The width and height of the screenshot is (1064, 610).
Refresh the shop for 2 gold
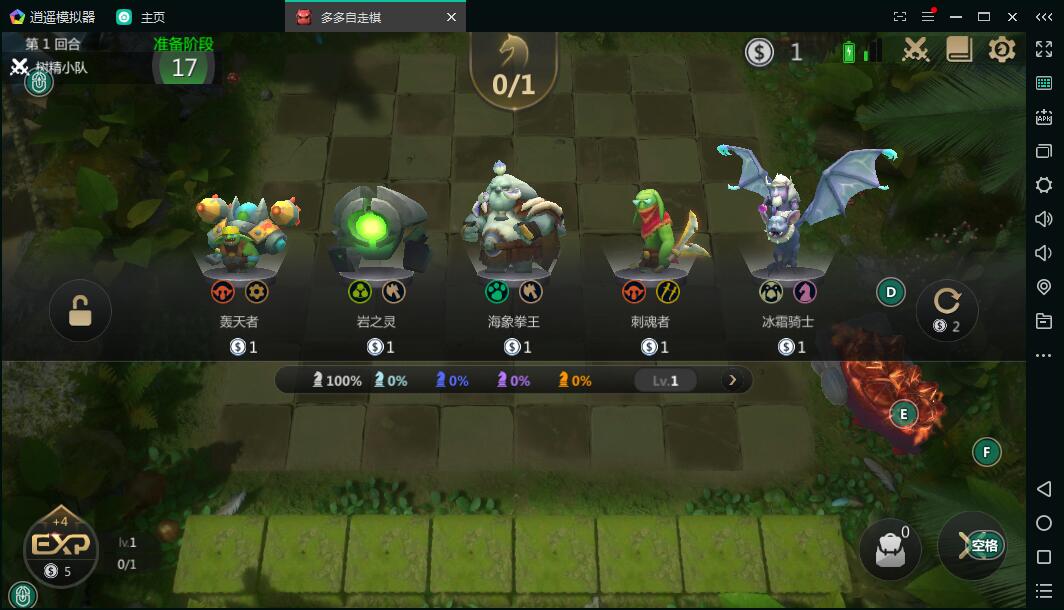[946, 308]
